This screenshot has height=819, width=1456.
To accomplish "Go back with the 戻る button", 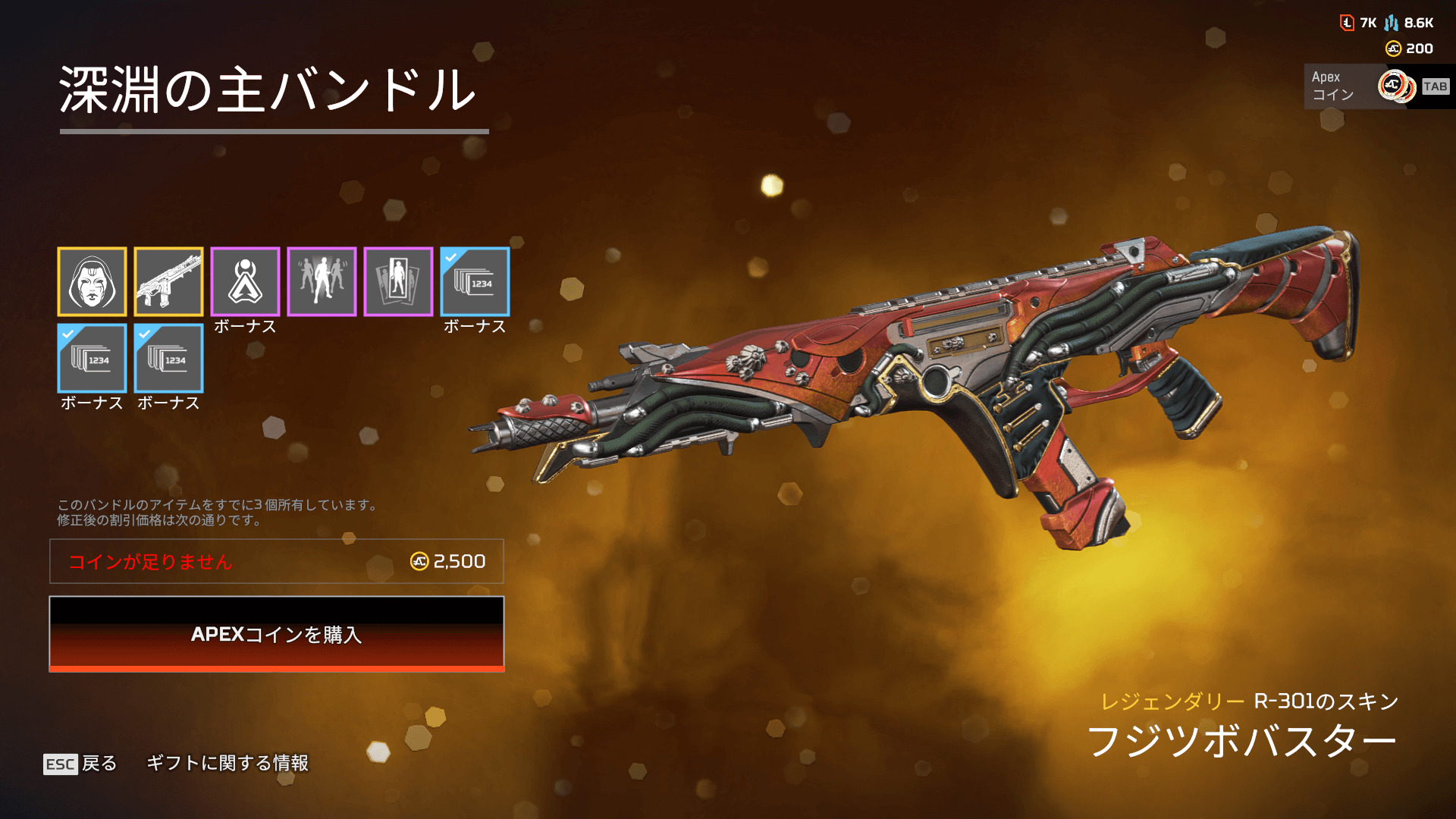I will pyautogui.click(x=81, y=763).
